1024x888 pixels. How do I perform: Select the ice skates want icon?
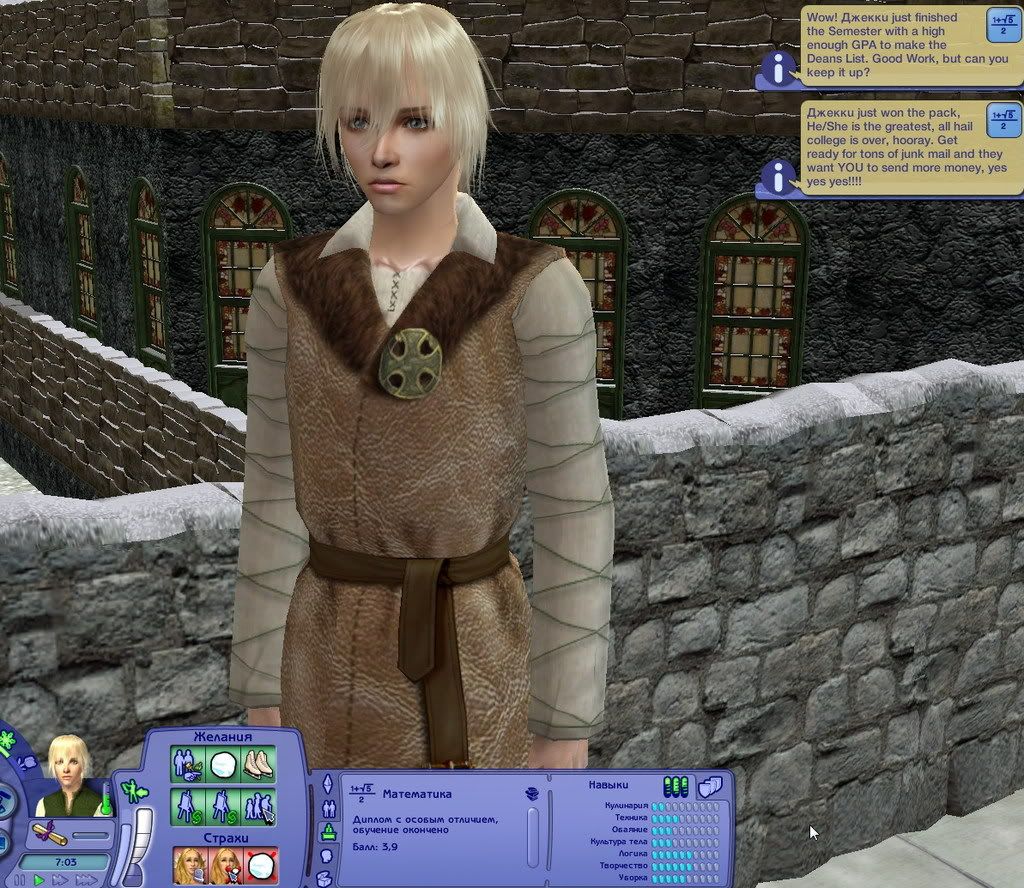click(260, 765)
